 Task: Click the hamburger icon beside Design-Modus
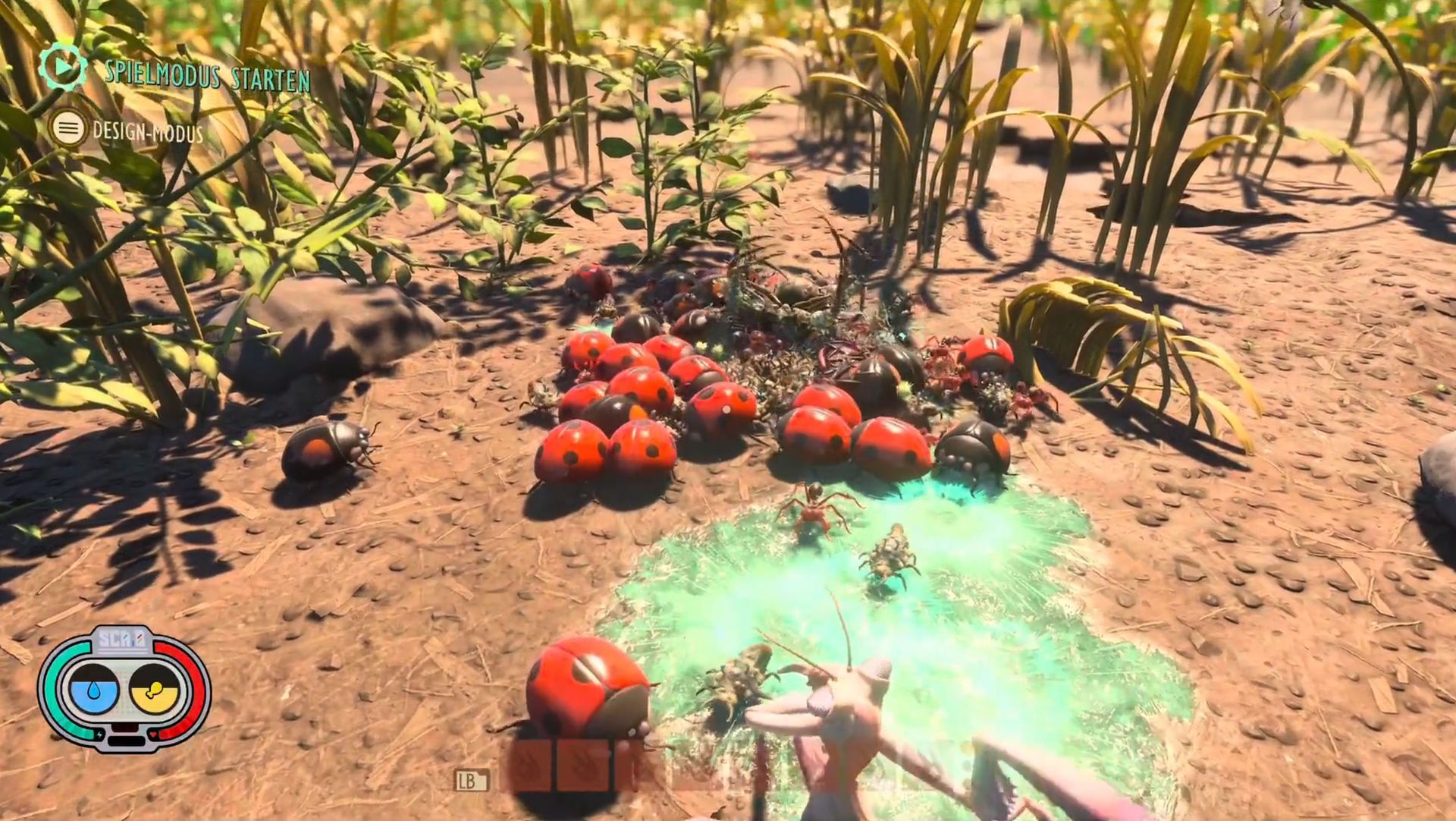coord(68,127)
